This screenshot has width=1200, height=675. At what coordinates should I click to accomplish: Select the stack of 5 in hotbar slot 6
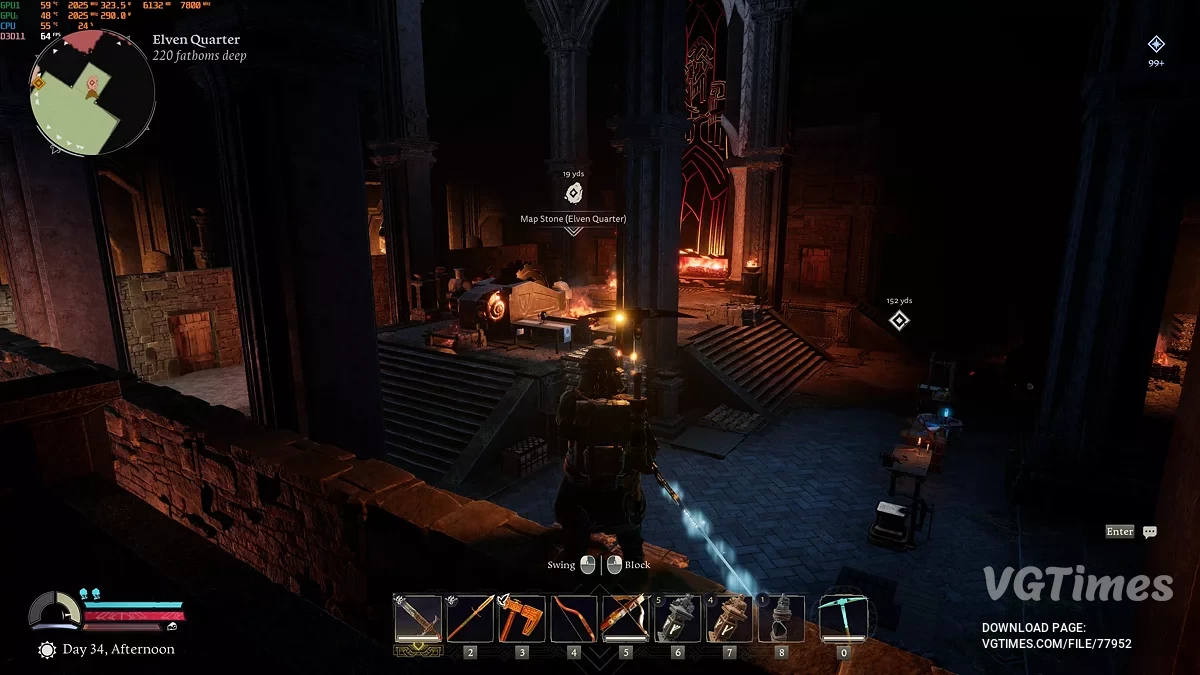click(x=678, y=618)
